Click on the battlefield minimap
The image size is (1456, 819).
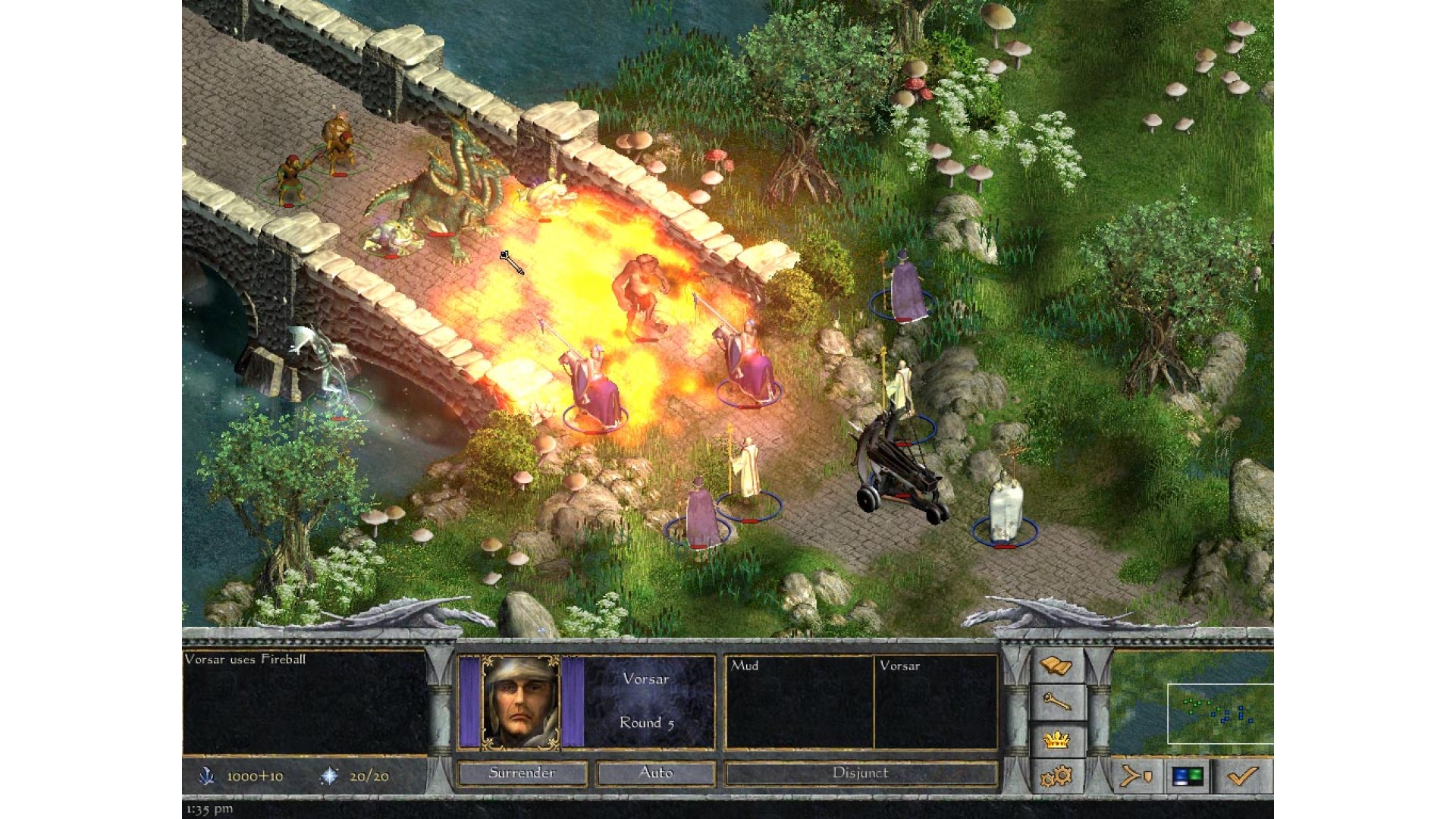1219,713
